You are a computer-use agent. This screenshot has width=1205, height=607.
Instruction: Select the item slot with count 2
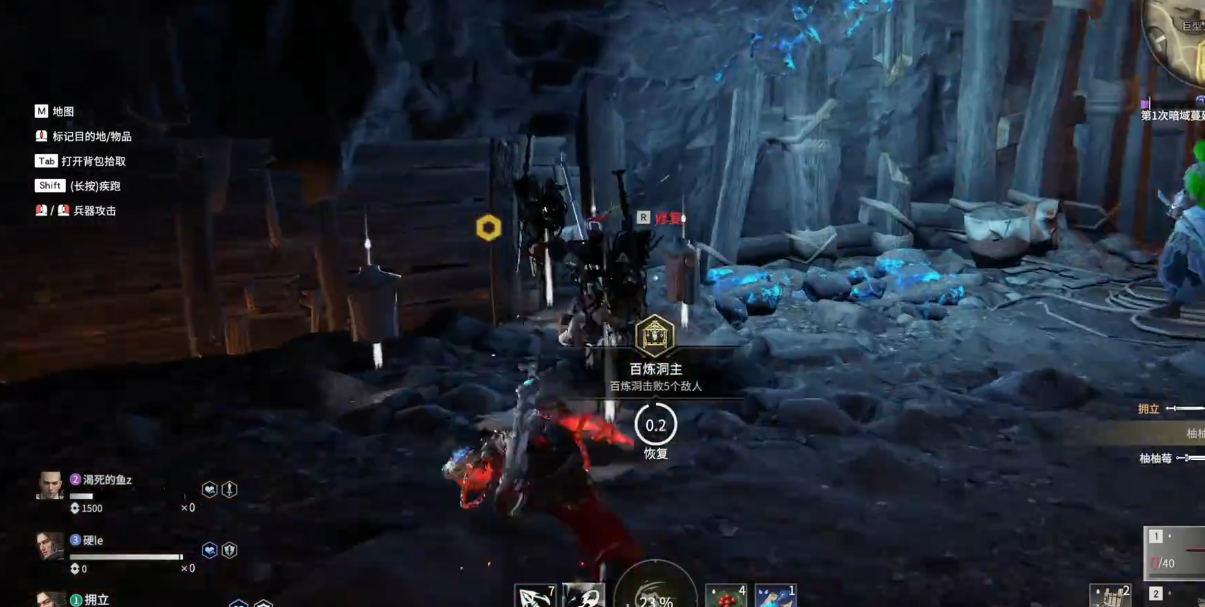tap(1110, 596)
